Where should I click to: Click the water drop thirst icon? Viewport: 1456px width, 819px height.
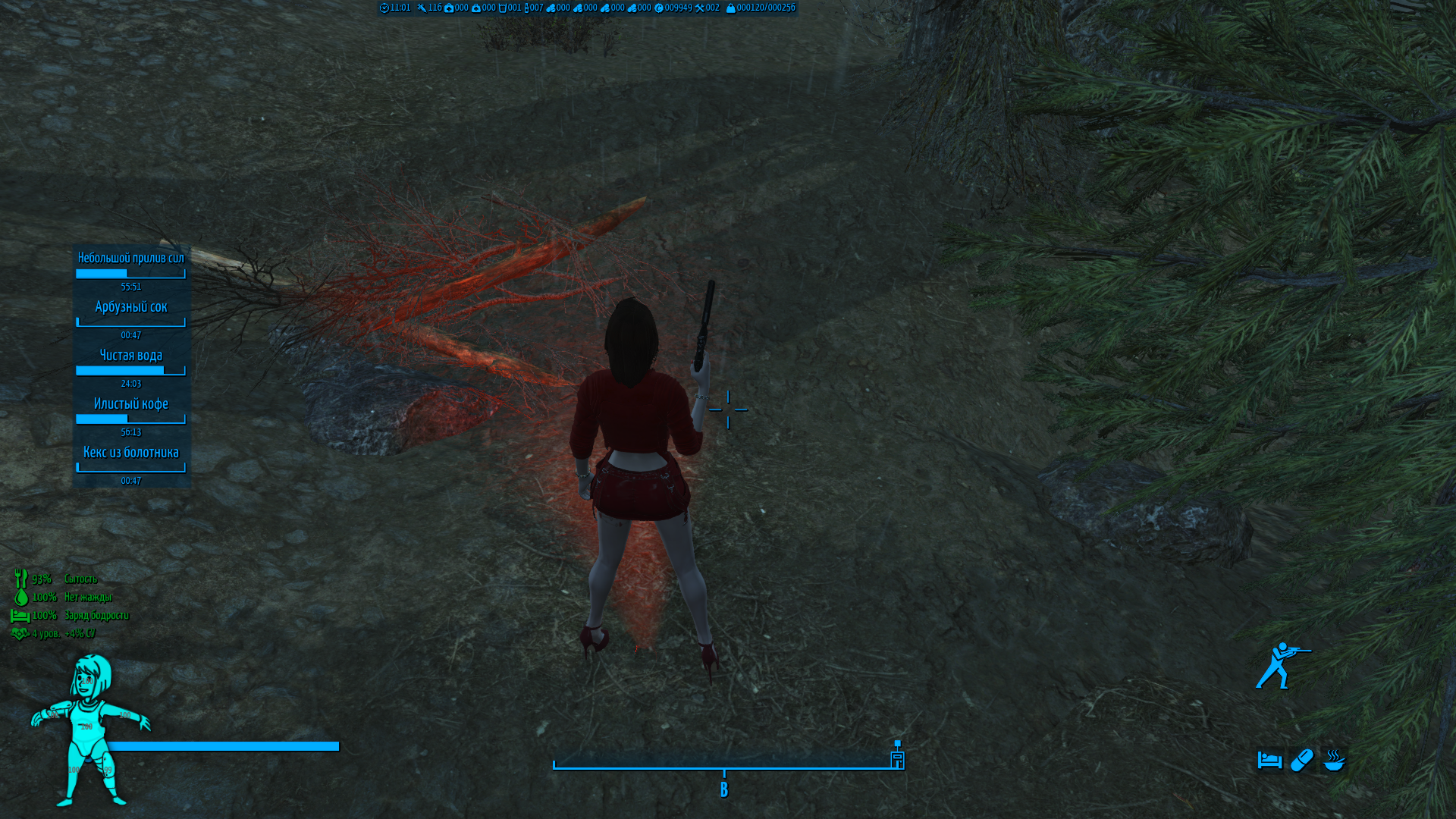[x=20, y=597]
